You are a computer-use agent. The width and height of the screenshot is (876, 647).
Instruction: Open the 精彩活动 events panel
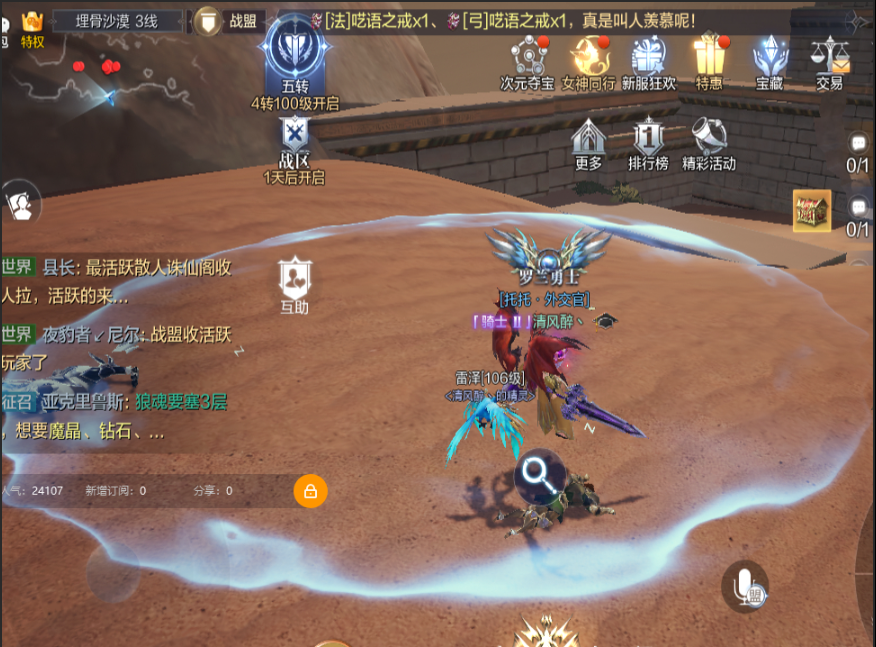pos(709,142)
